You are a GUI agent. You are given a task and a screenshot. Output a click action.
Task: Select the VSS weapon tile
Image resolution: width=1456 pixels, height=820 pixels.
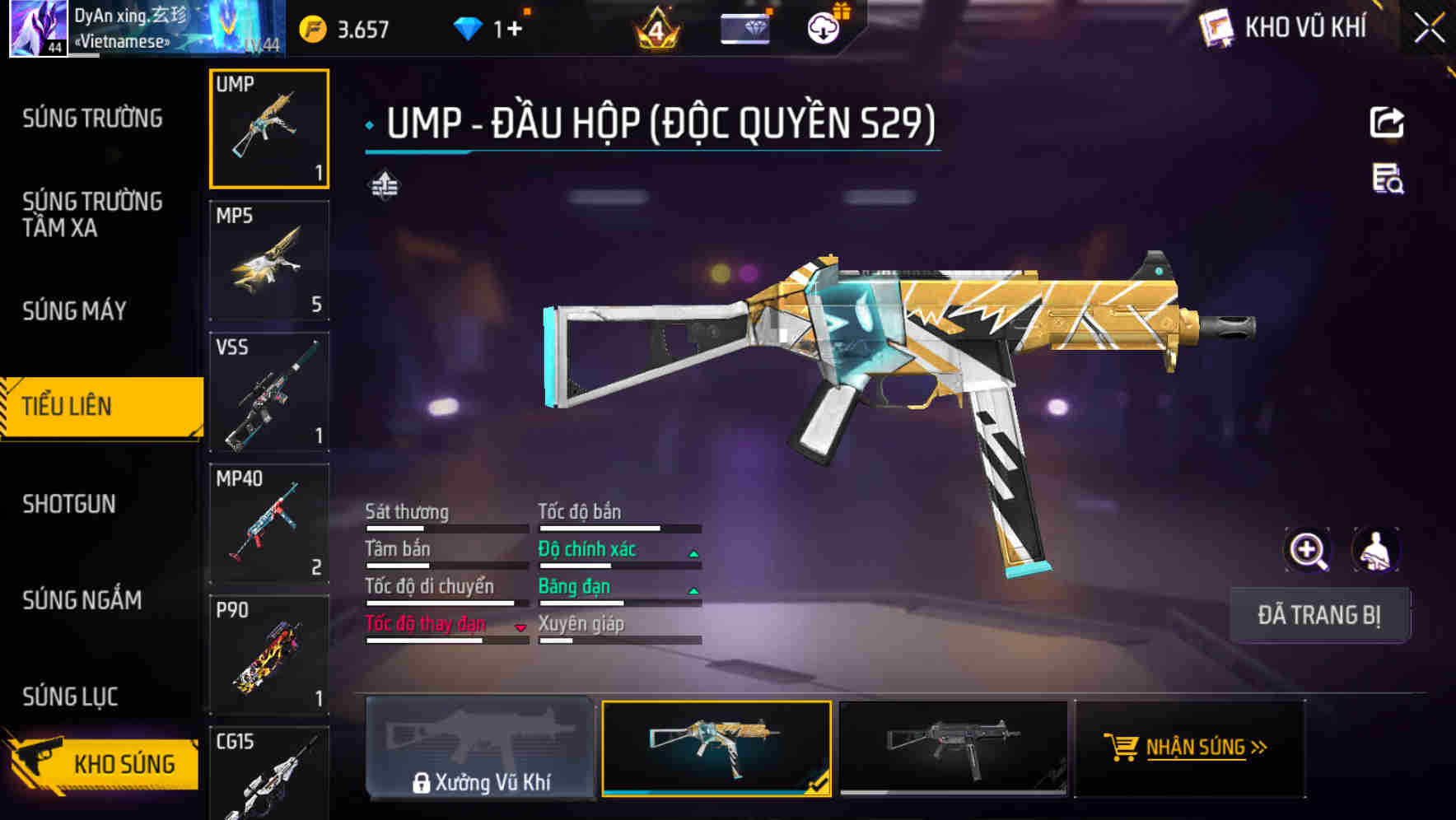point(269,393)
